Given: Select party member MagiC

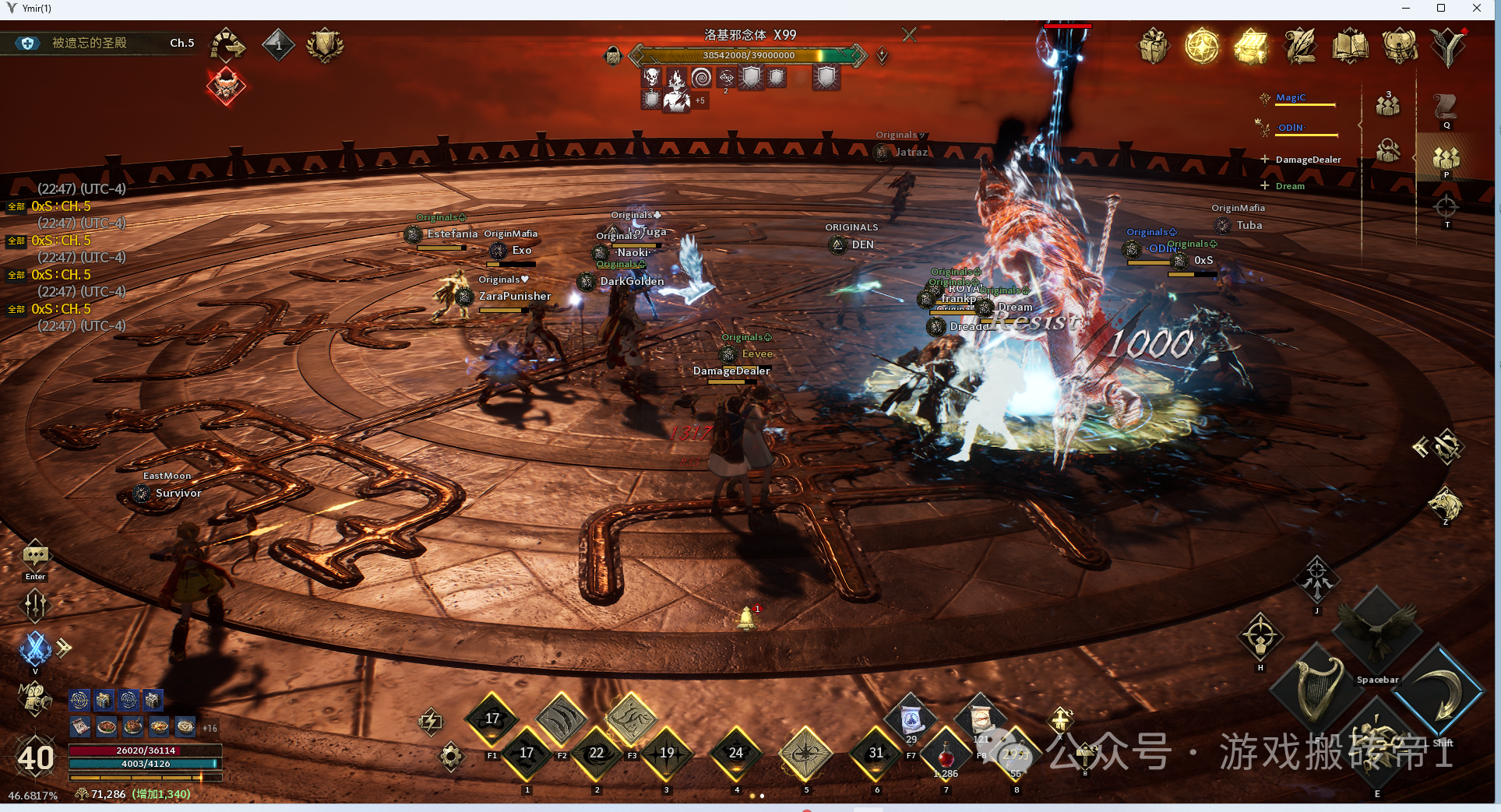Looking at the screenshot, I should point(1291,98).
